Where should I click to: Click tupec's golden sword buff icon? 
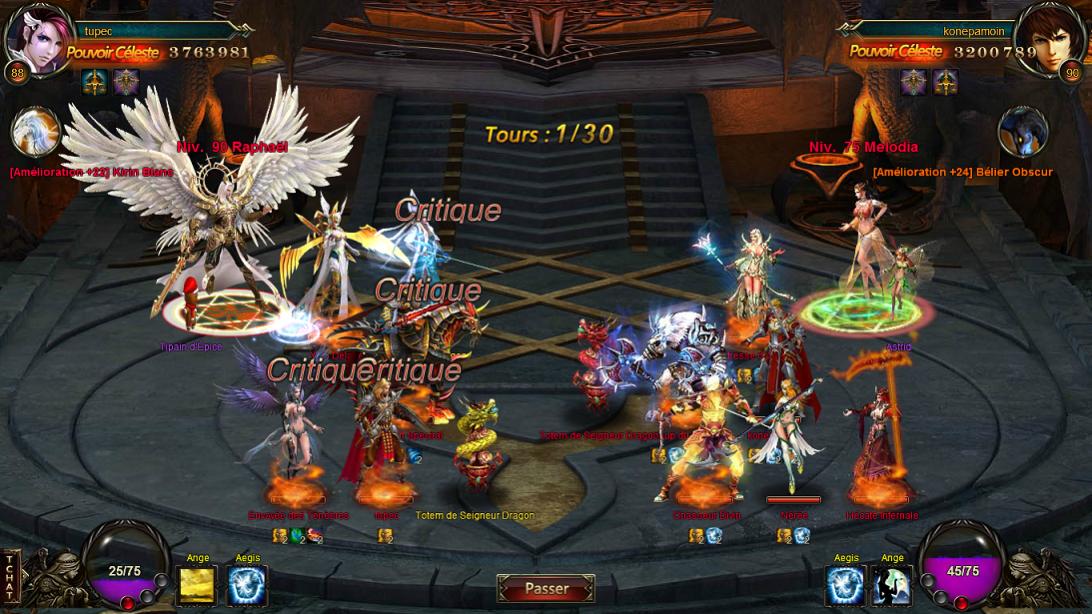tap(95, 82)
